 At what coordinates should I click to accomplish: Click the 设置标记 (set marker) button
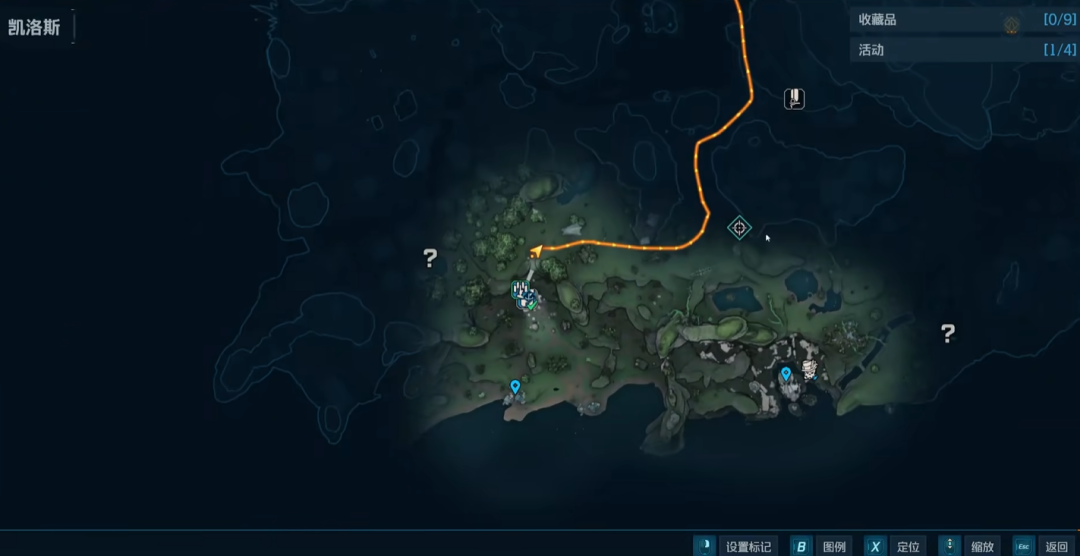[736, 546]
